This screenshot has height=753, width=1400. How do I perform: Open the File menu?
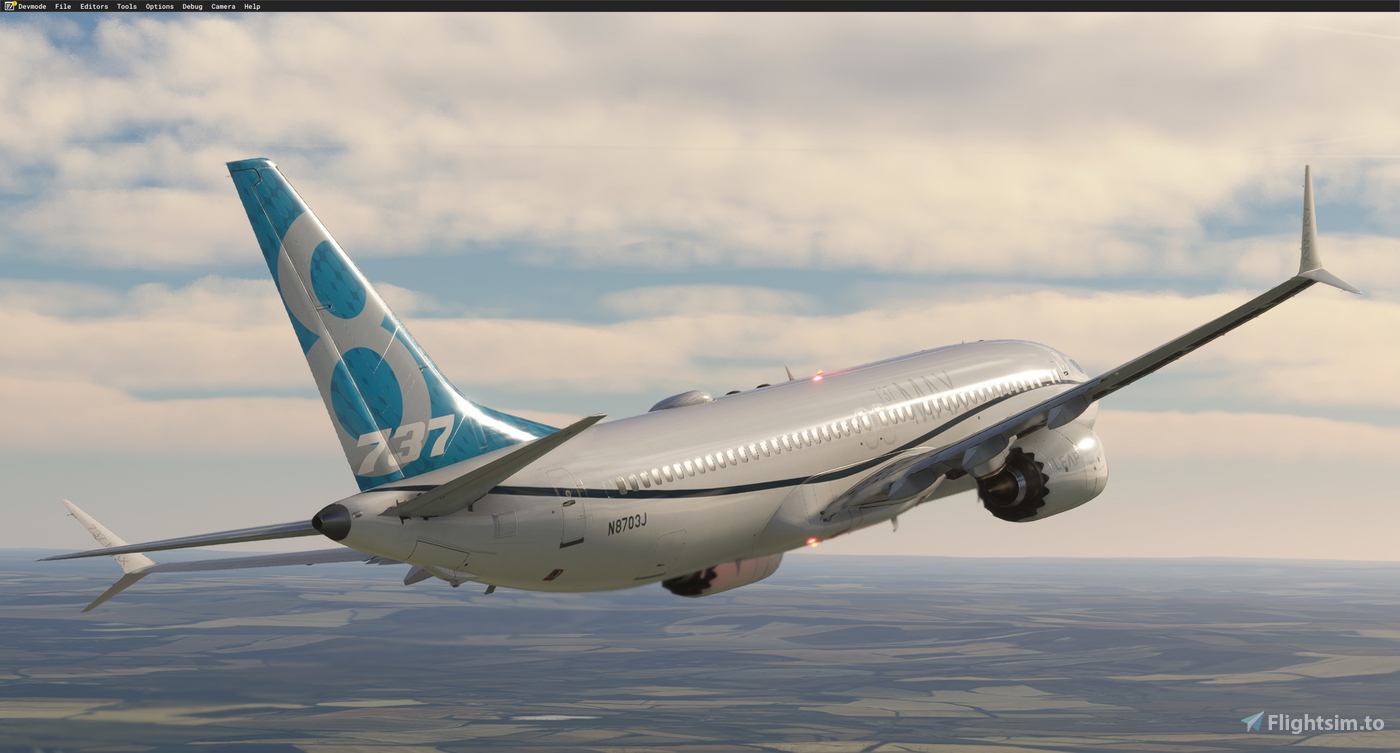[x=62, y=6]
